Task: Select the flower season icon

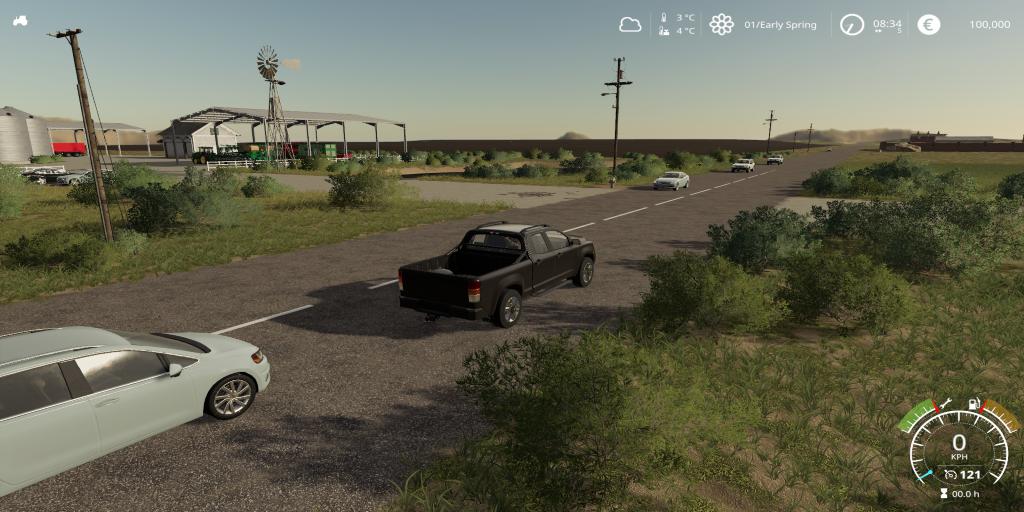Action: [x=721, y=25]
